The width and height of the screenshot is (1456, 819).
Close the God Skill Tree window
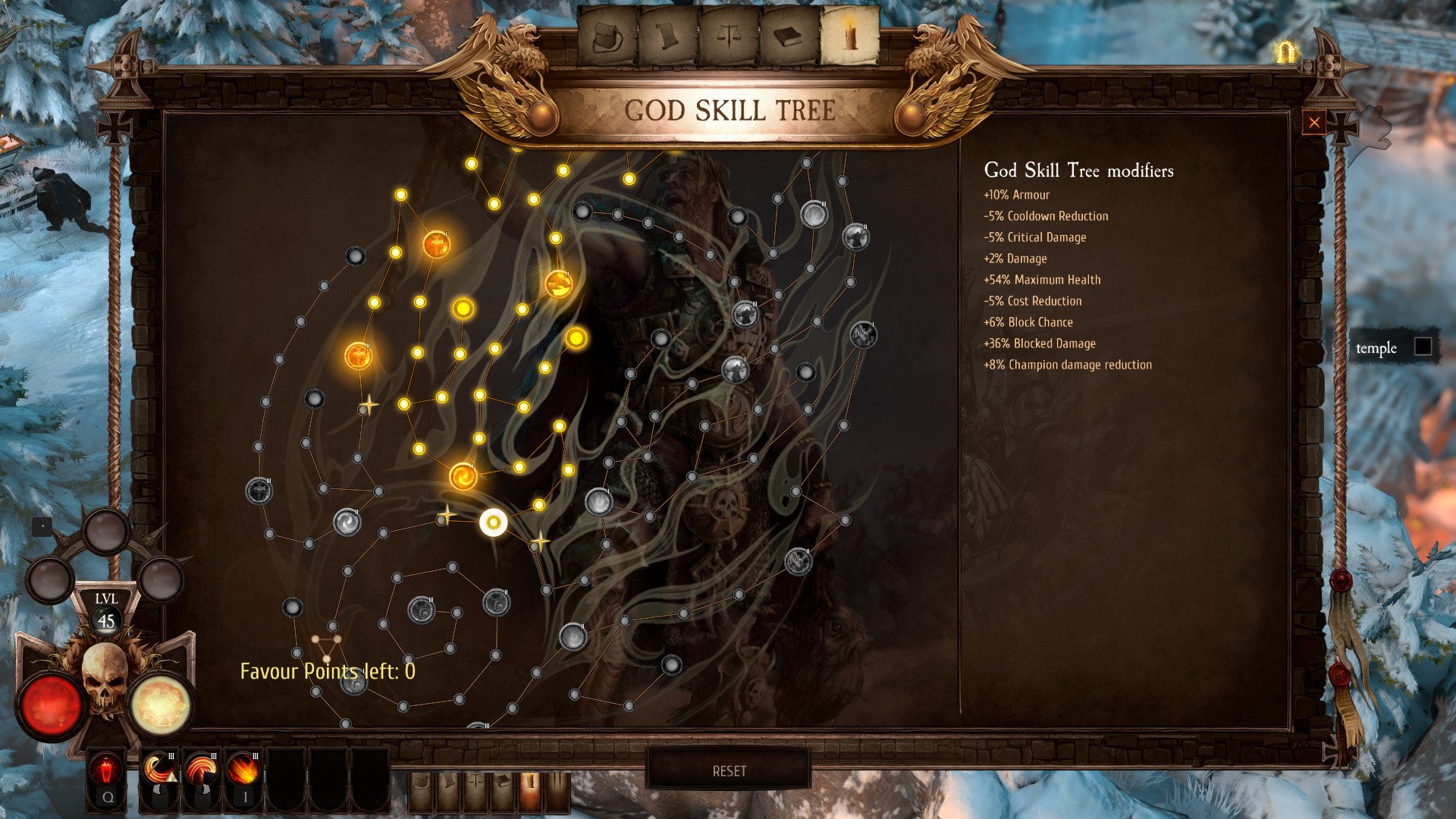coord(1314,123)
